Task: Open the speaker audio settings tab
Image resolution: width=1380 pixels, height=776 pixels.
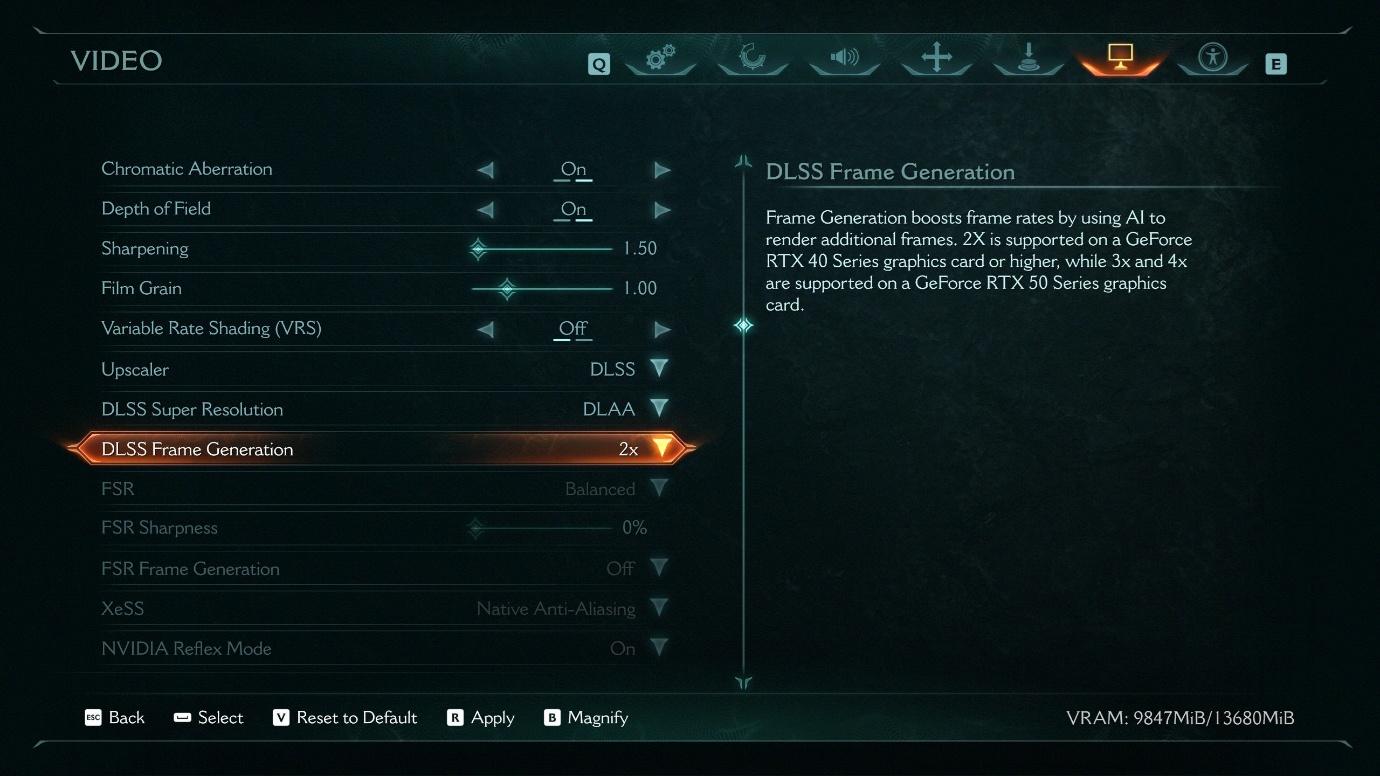Action: coord(844,58)
